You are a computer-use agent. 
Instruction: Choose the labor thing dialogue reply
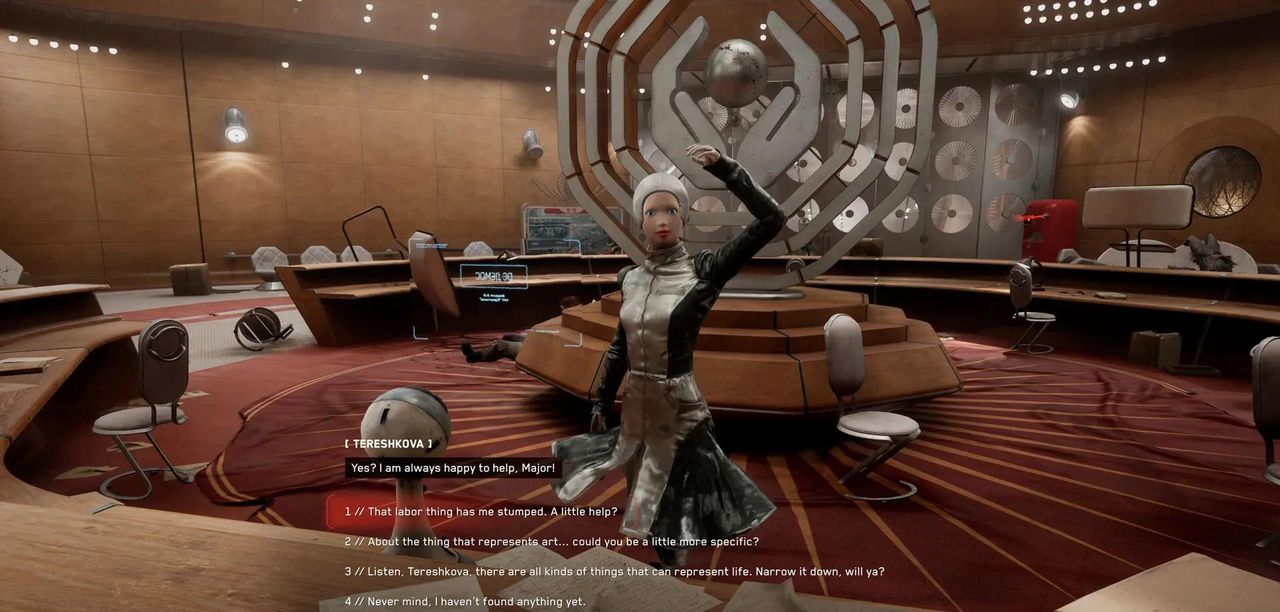pyautogui.click(x=481, y=511)
